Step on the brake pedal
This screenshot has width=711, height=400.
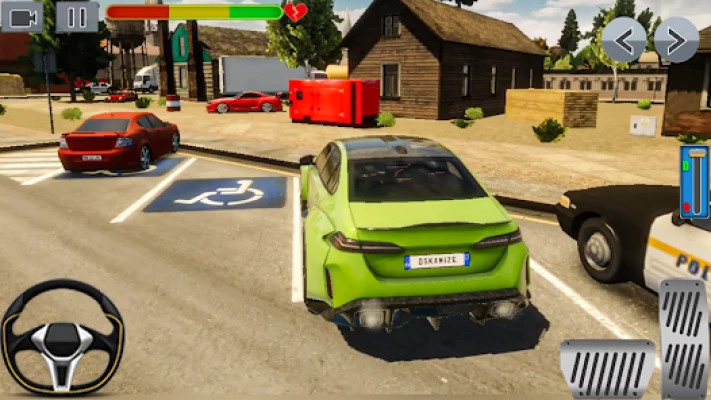tap(607, 368)
